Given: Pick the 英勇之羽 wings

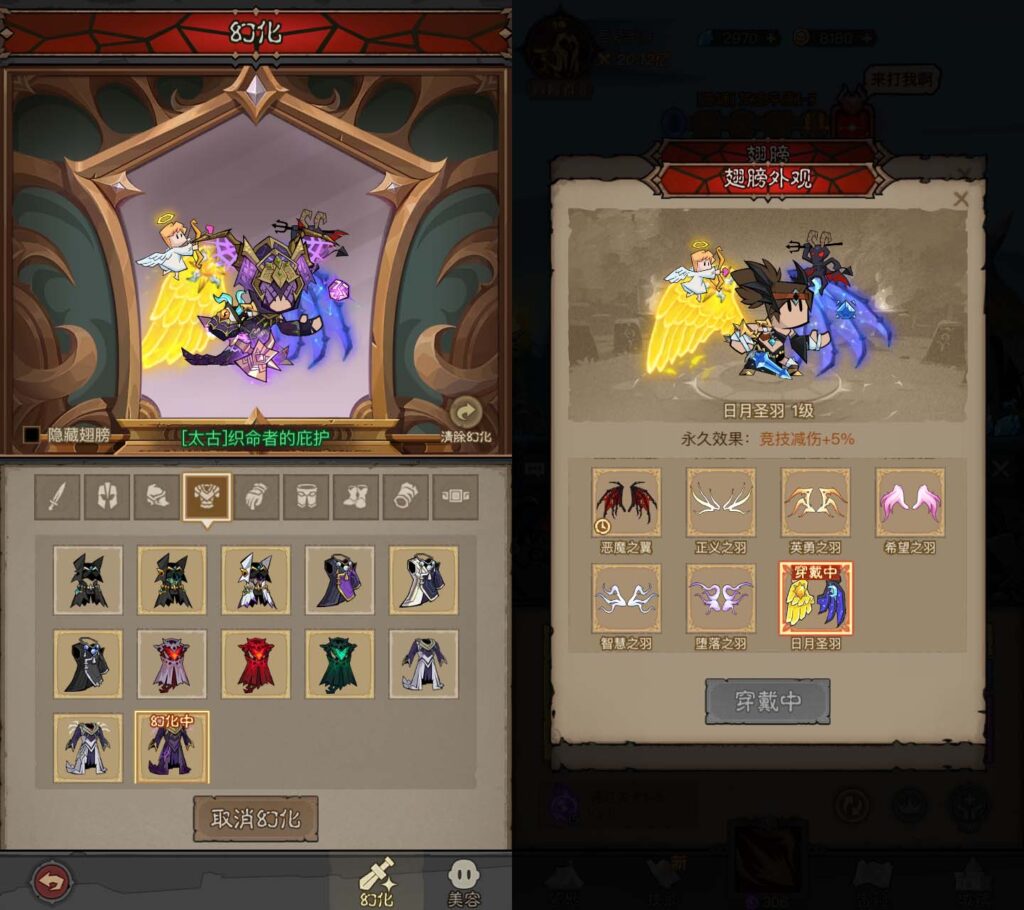Looking at the screenshot, I should point(815,502).
